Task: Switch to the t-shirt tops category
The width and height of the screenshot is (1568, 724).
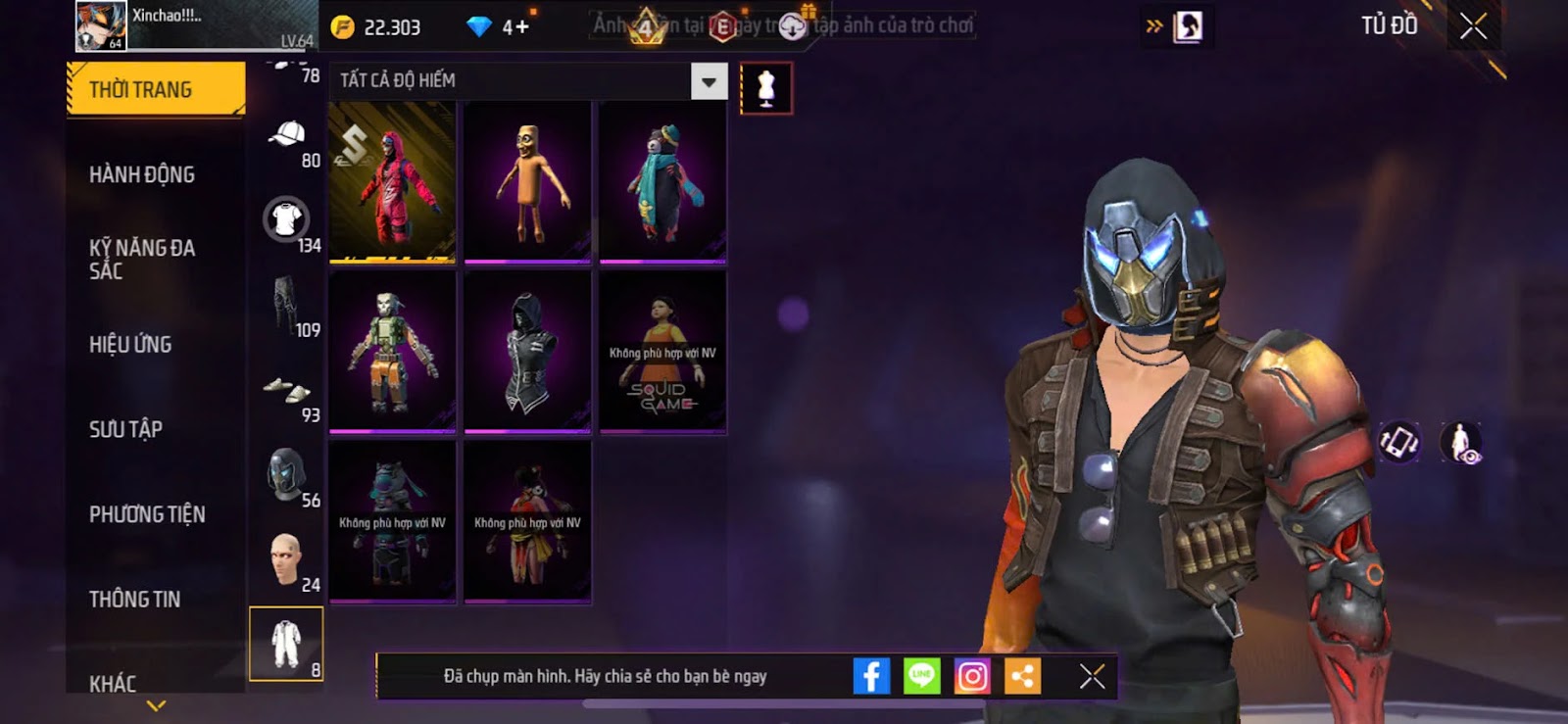Action: coord(286,220)
